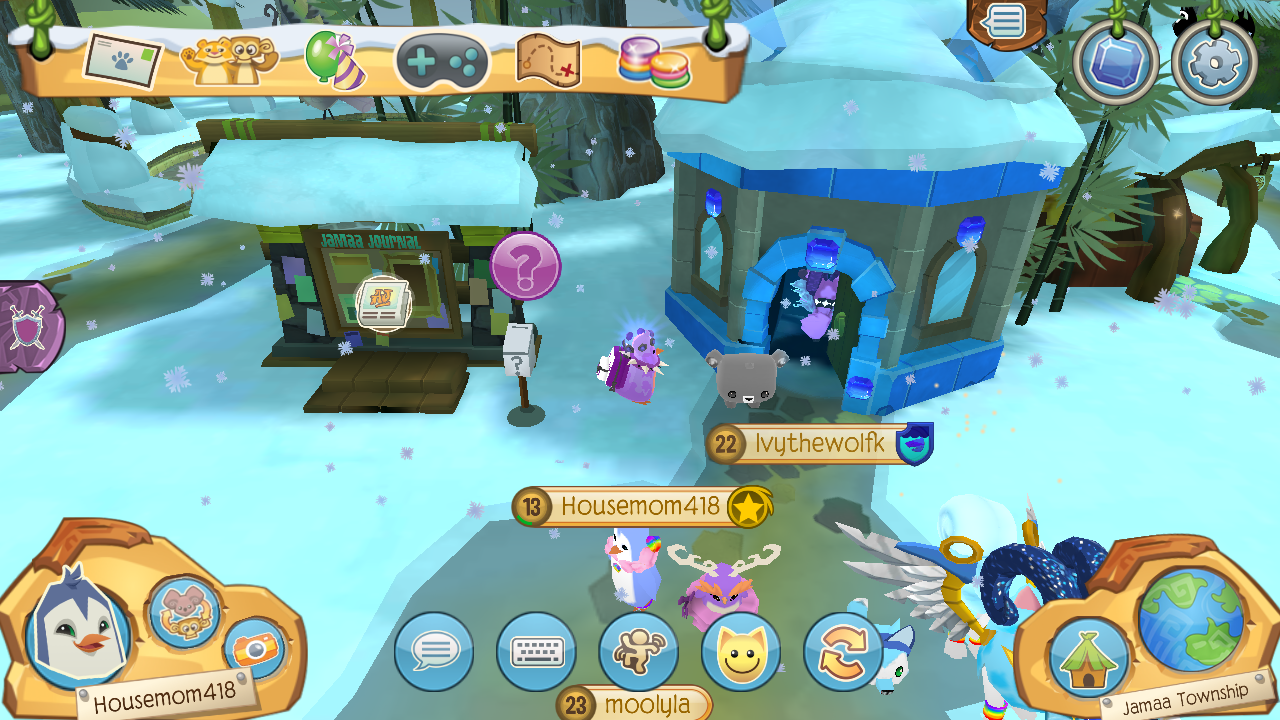This screenshot has height=720, width=1280.
Task: Expand the list panel at top right
Action: (1006, 20)
